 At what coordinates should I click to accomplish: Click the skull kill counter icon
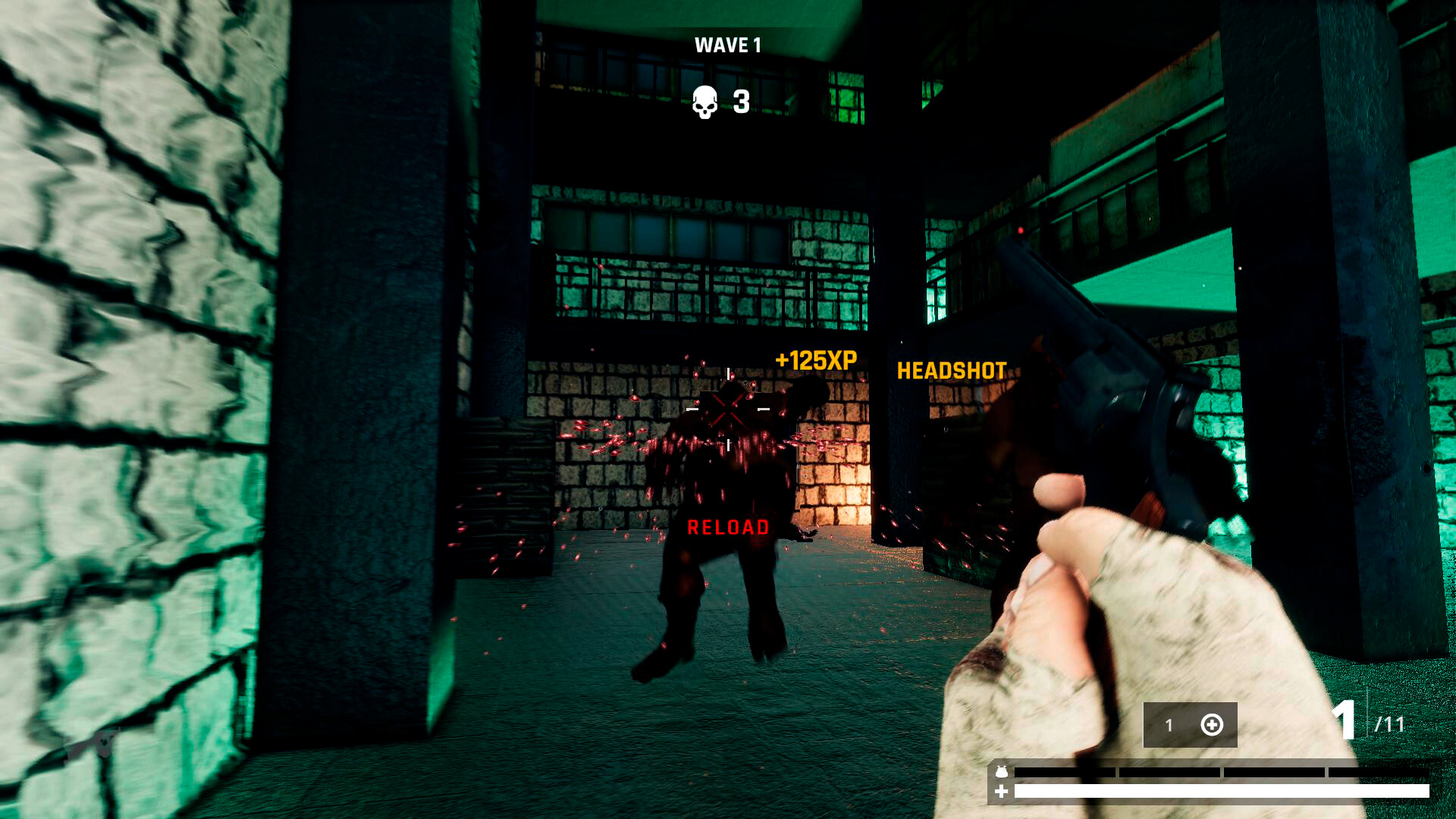pyautogui.click(x=706, y=103)
